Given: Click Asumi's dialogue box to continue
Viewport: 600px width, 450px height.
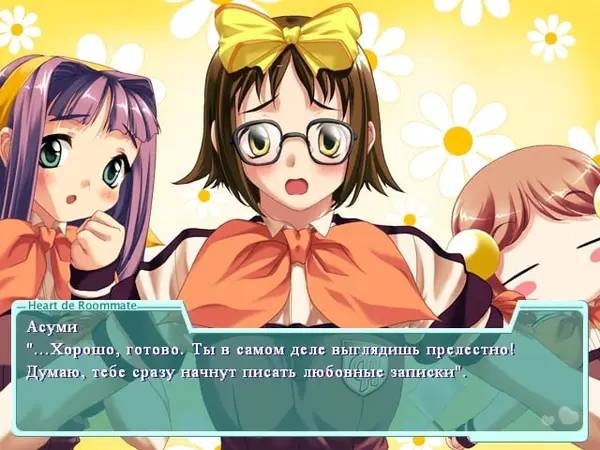Looking at the screenshot, I should (298, 372).
